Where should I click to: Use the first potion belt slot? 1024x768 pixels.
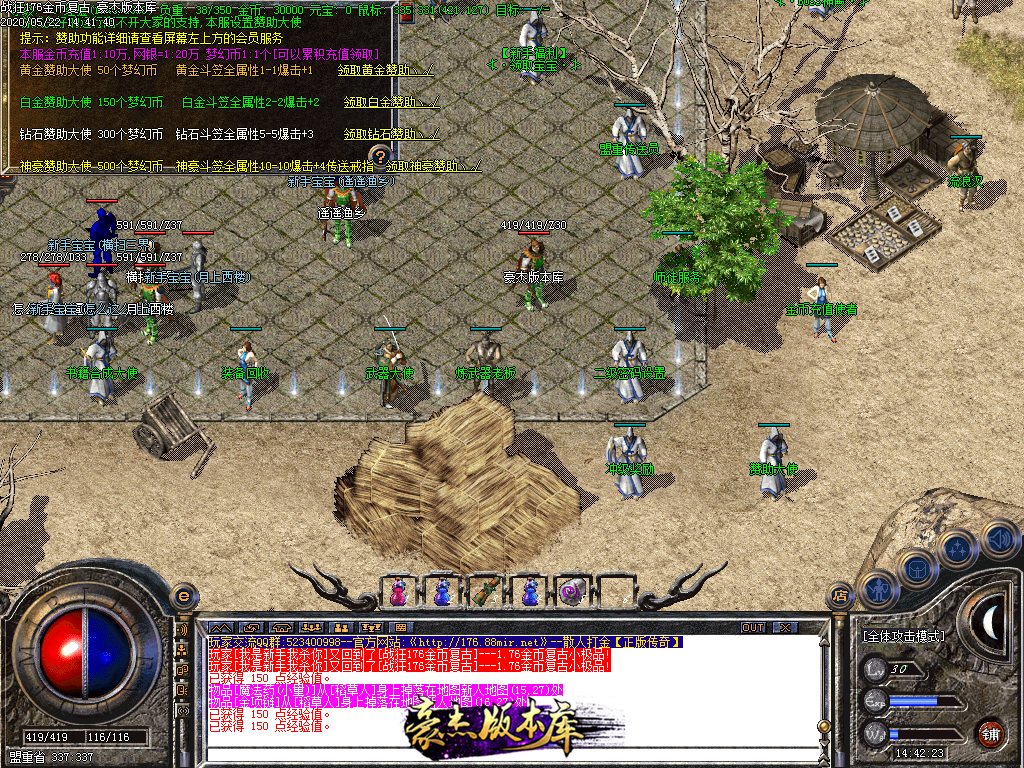click(398, 592)
